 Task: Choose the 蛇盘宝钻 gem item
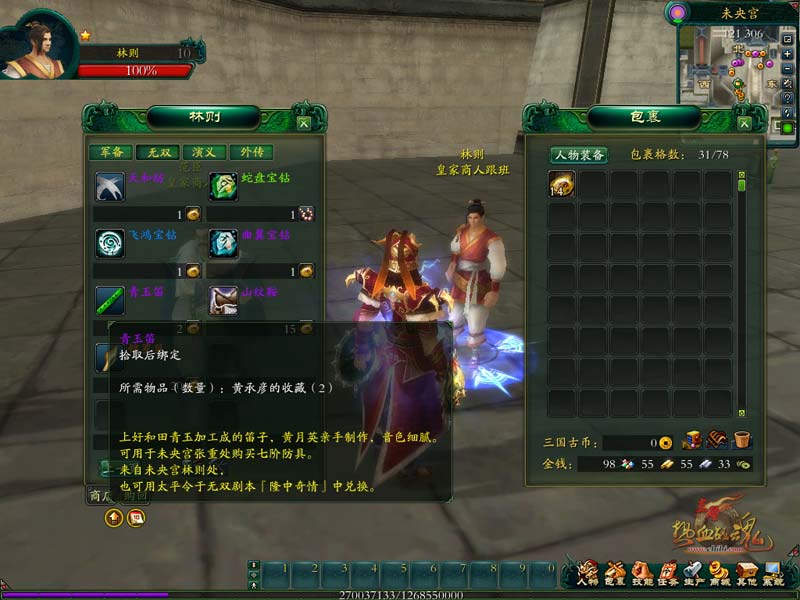223,187
